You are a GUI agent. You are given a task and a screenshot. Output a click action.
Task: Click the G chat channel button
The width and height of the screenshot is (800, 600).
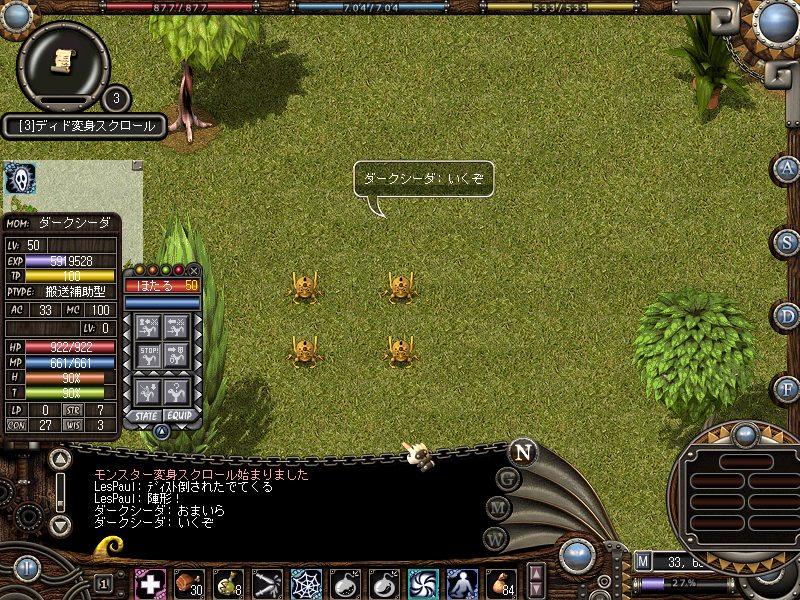[x=508, y=478]
